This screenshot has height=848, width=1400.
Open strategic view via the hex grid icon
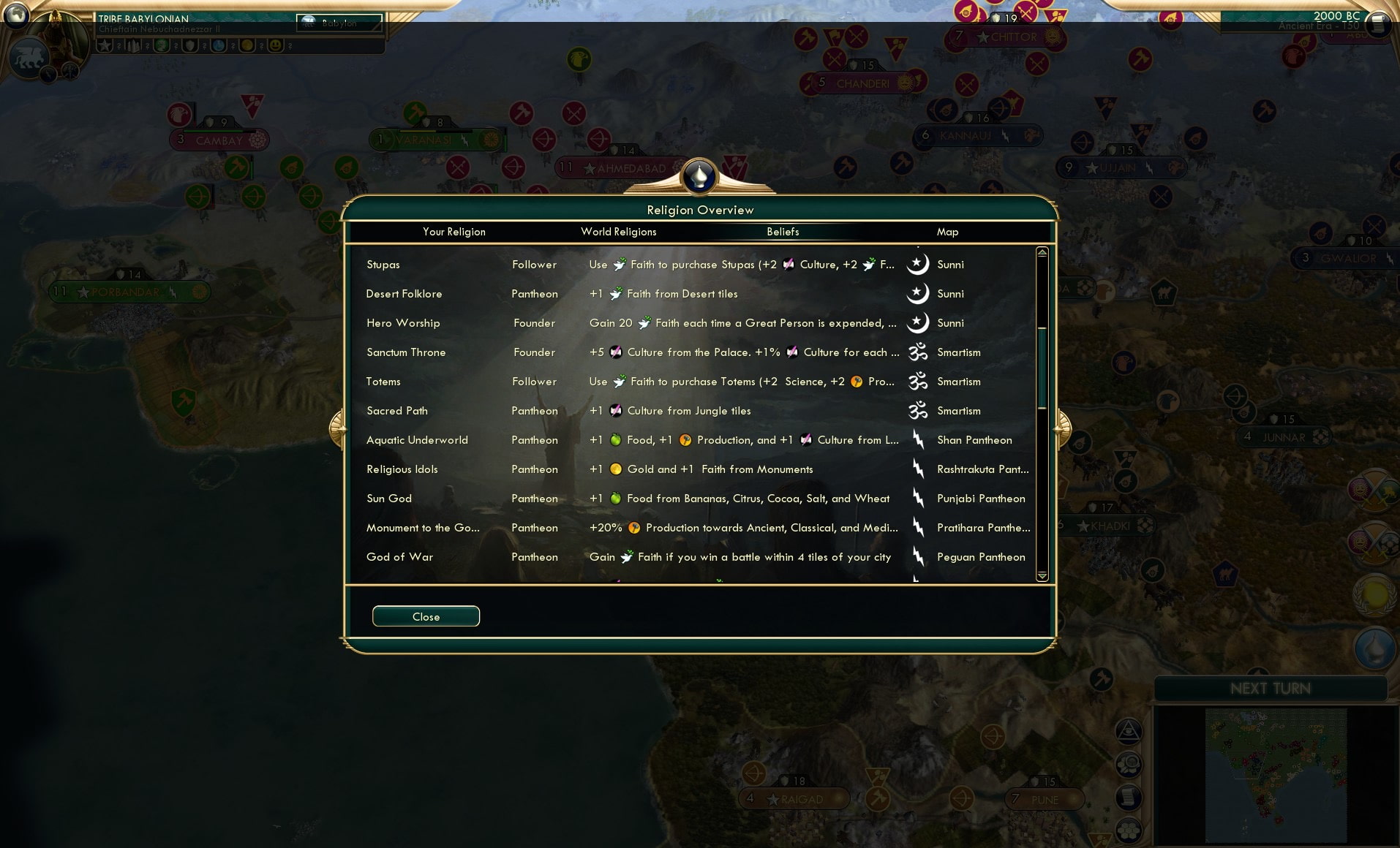(1129, 830)
